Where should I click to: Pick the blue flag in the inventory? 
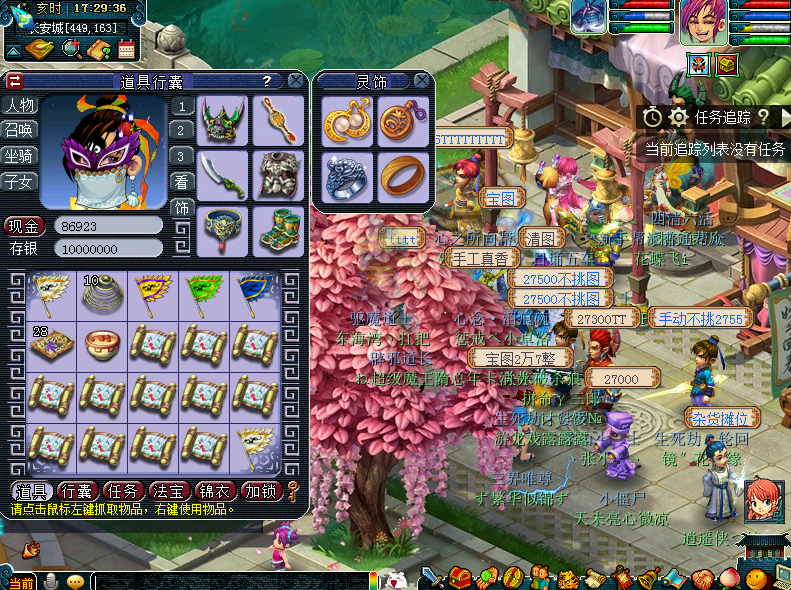point(253,292)
